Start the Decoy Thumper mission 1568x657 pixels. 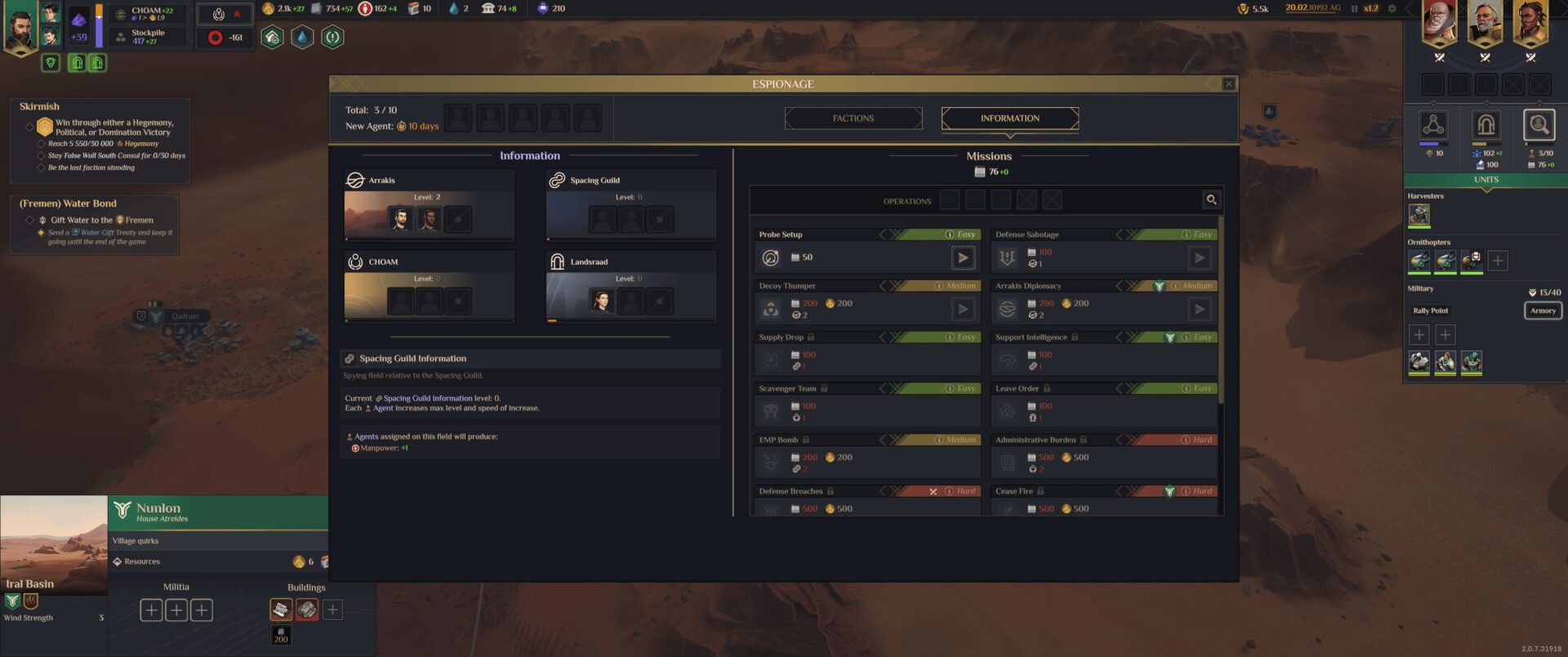click(963, 309)
